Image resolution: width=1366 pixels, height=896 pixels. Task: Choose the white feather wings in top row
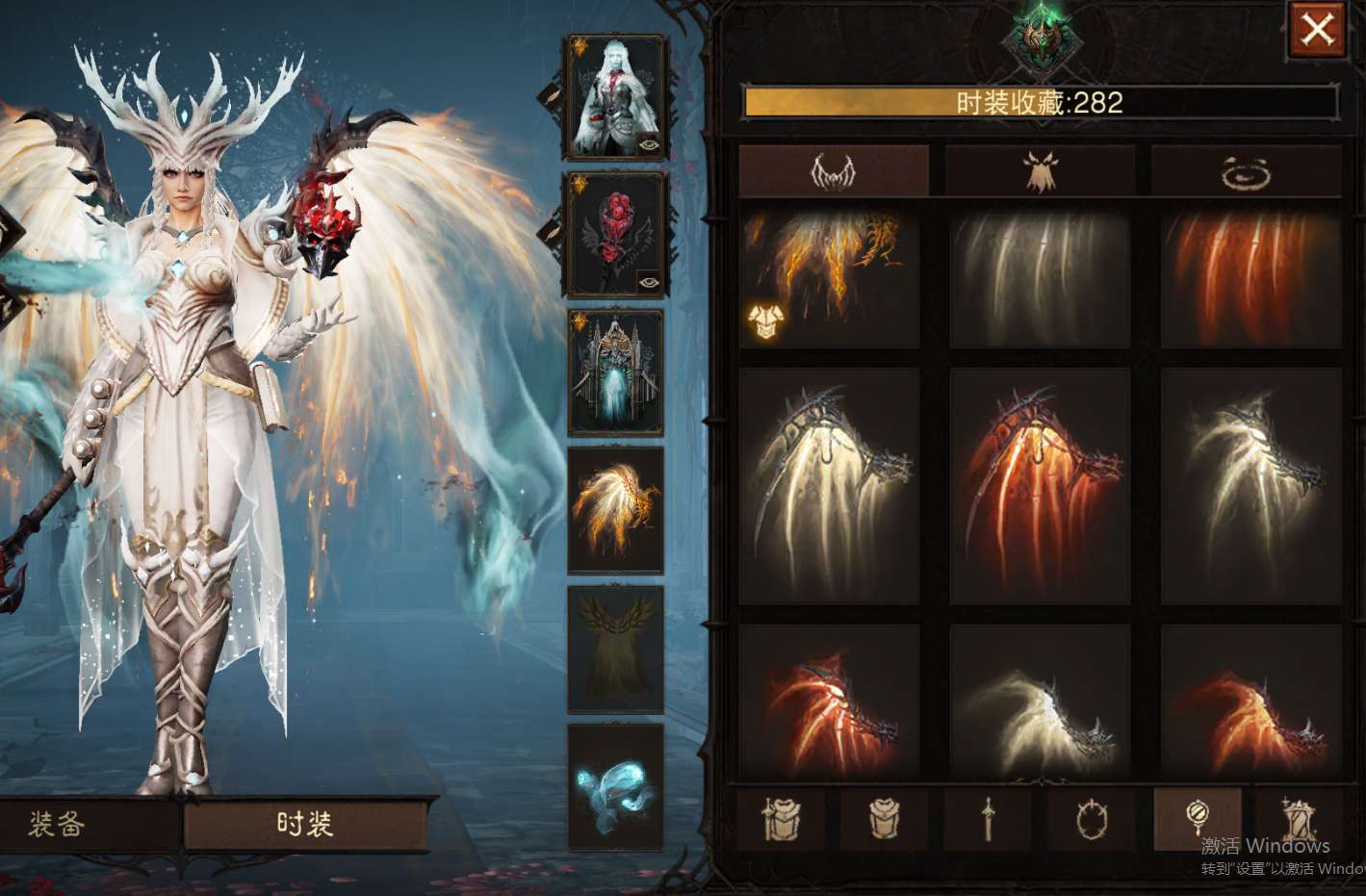point(1040,279)
